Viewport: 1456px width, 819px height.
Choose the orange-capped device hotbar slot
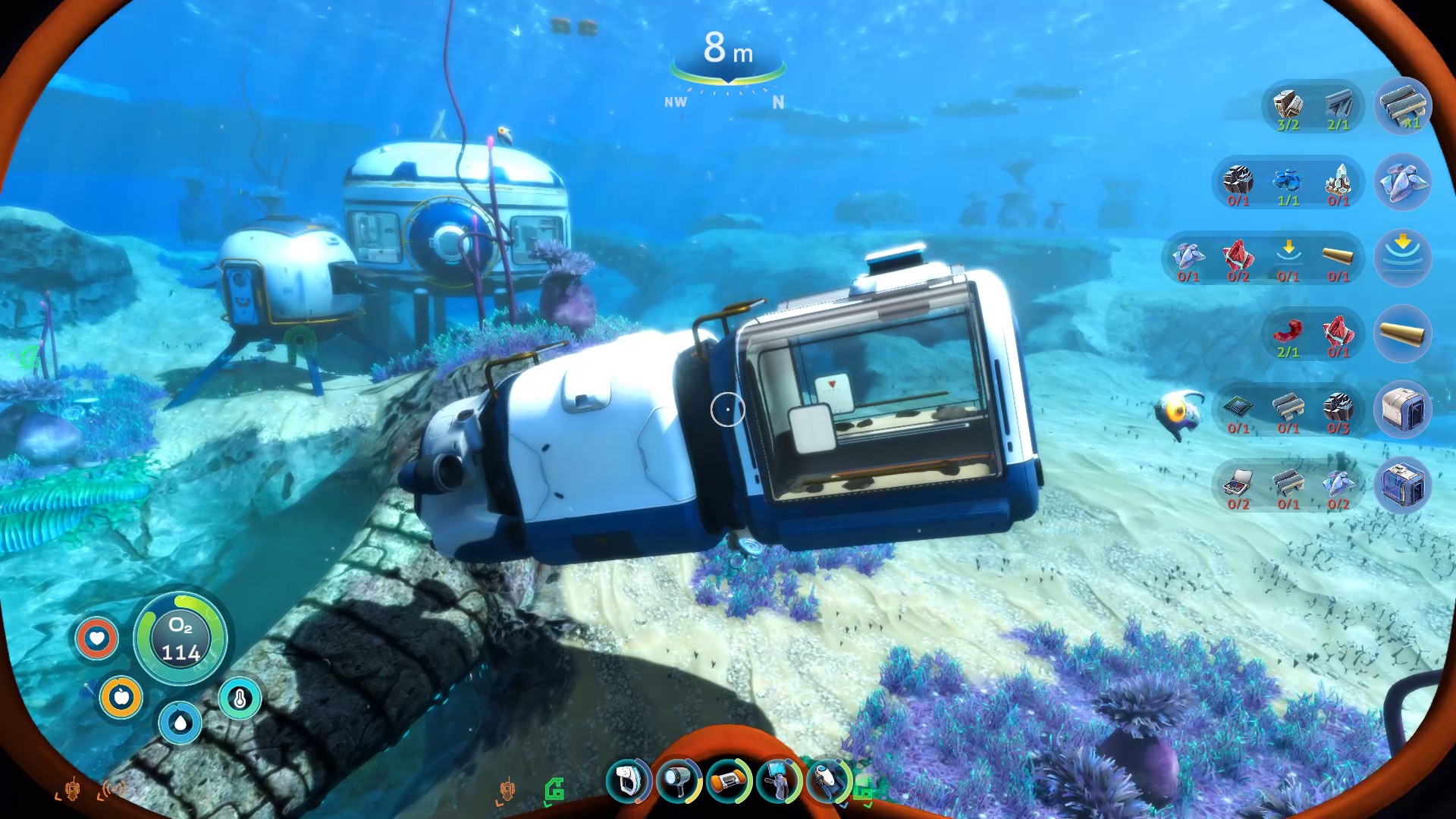tap(728, 780)
